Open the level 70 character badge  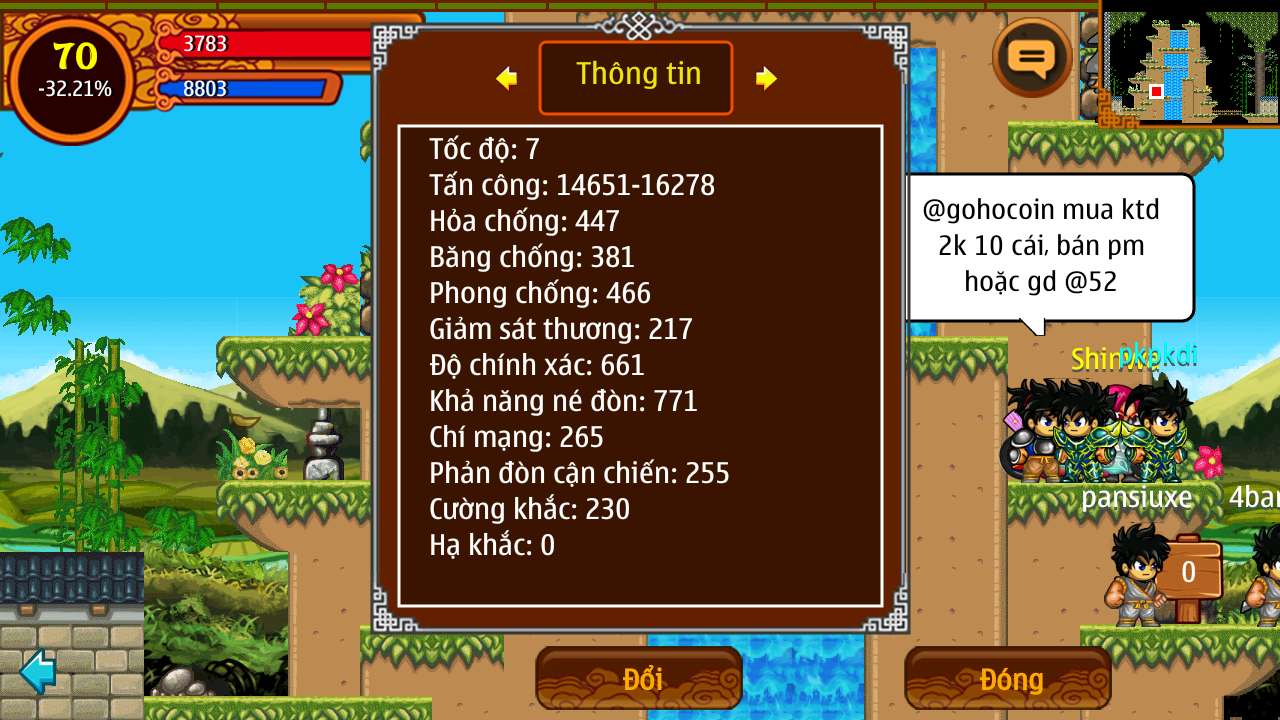74,76
